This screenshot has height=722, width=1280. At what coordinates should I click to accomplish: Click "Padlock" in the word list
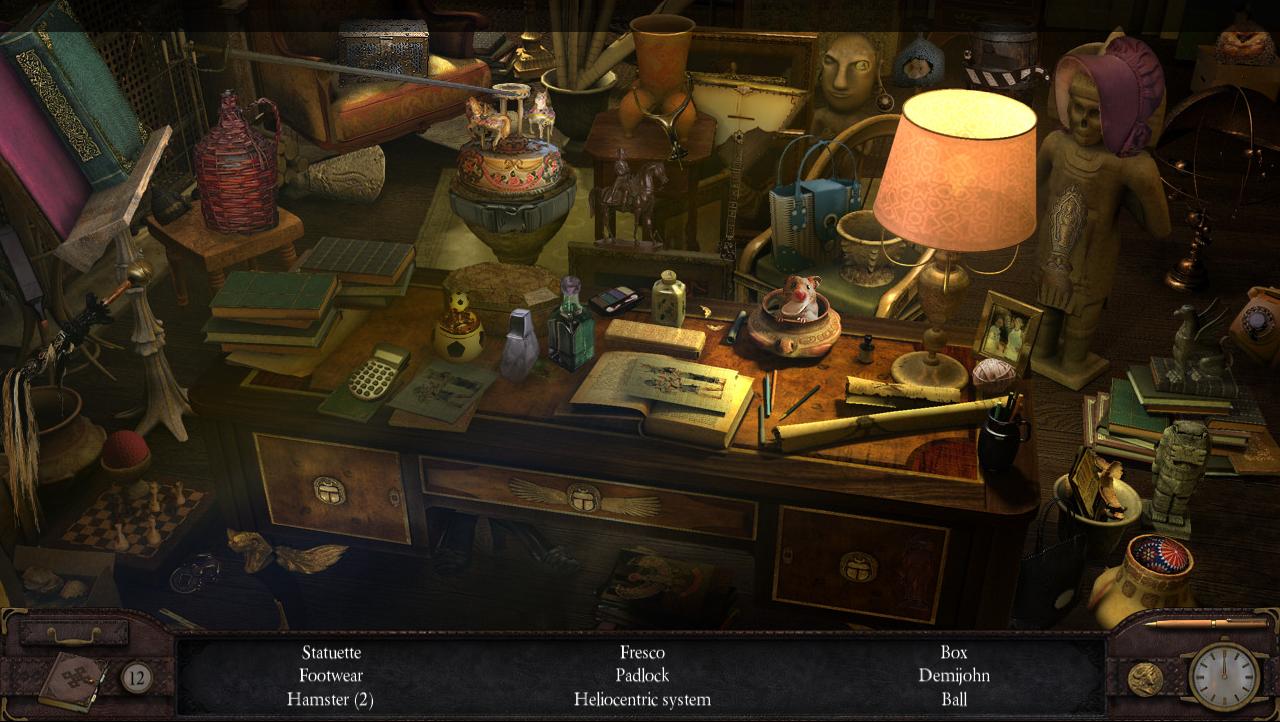coord(643,676)
